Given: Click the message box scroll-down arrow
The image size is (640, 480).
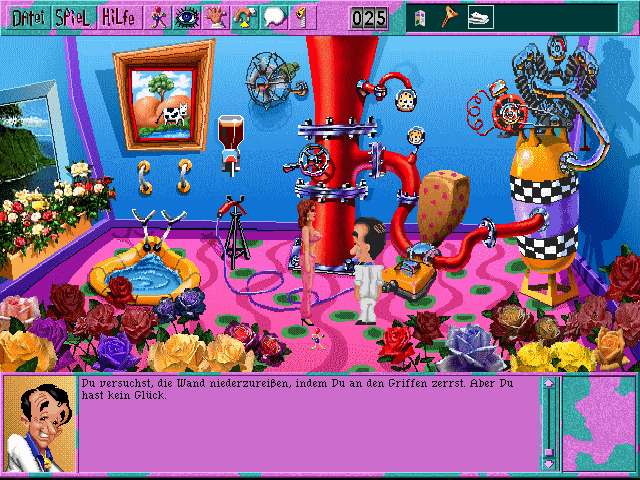Looking at the screenshot, I should coord(548,462).
